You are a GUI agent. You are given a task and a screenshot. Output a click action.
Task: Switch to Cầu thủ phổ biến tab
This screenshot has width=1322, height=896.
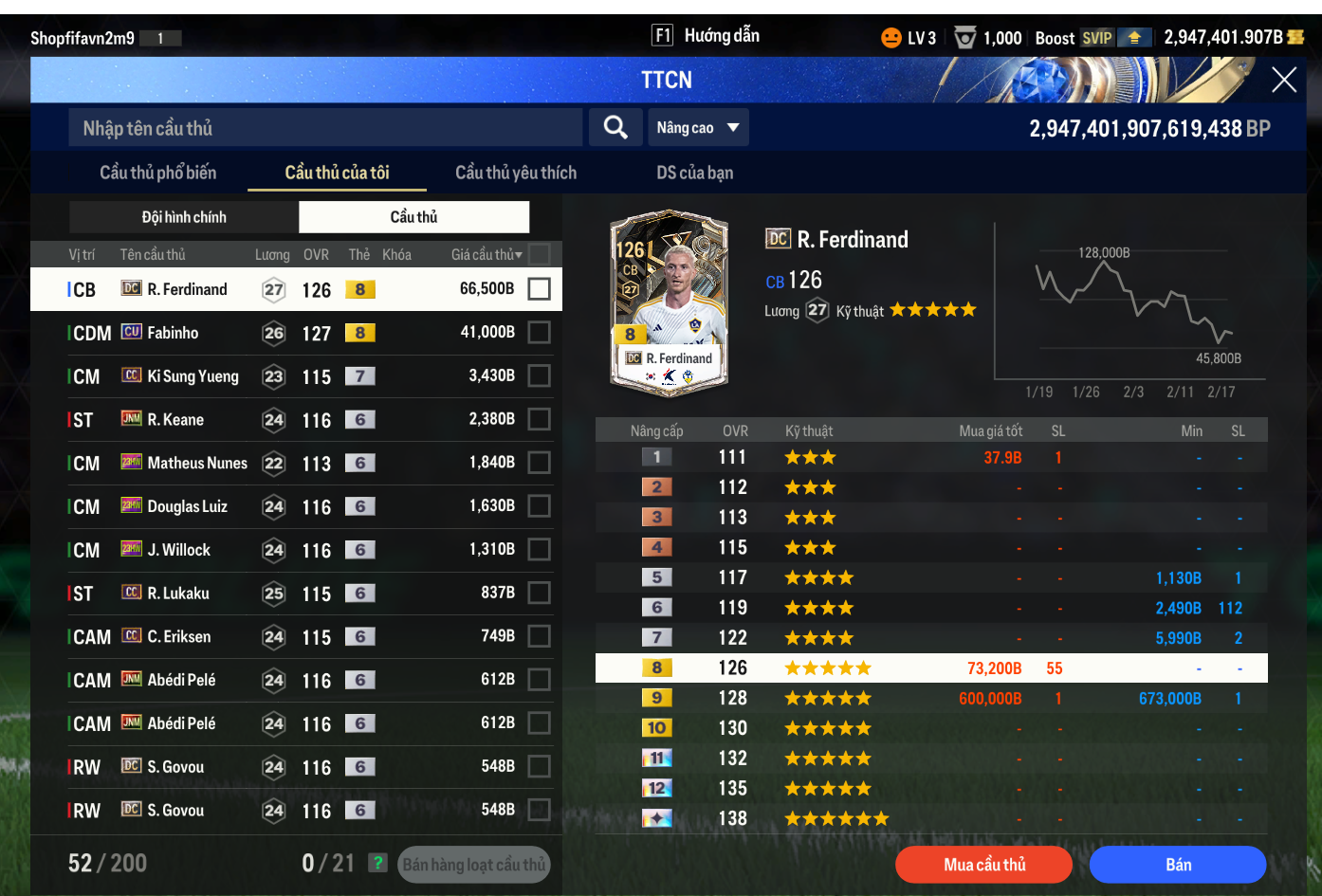[157, 173]
